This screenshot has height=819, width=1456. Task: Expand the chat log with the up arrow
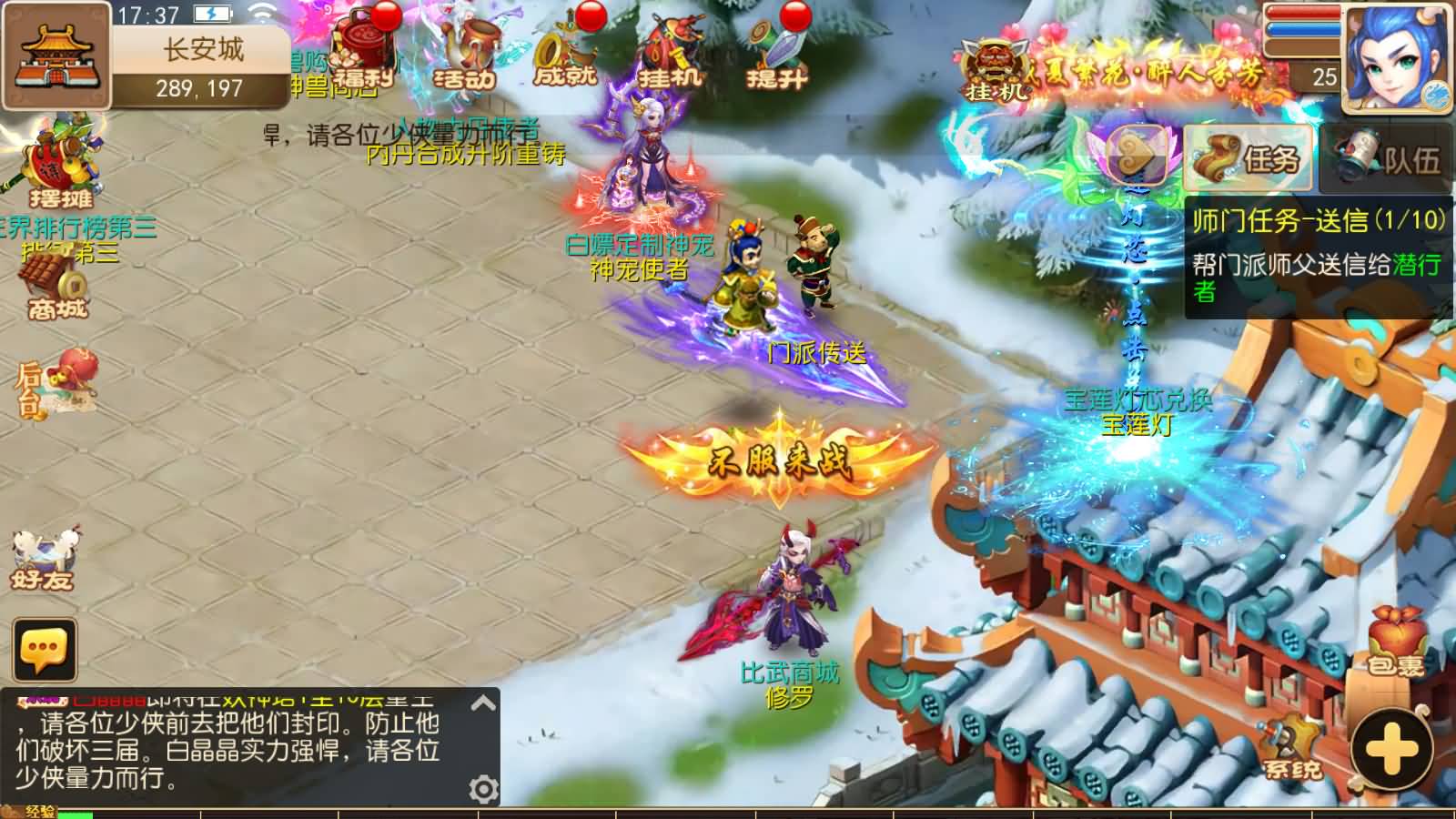point(483,703)
